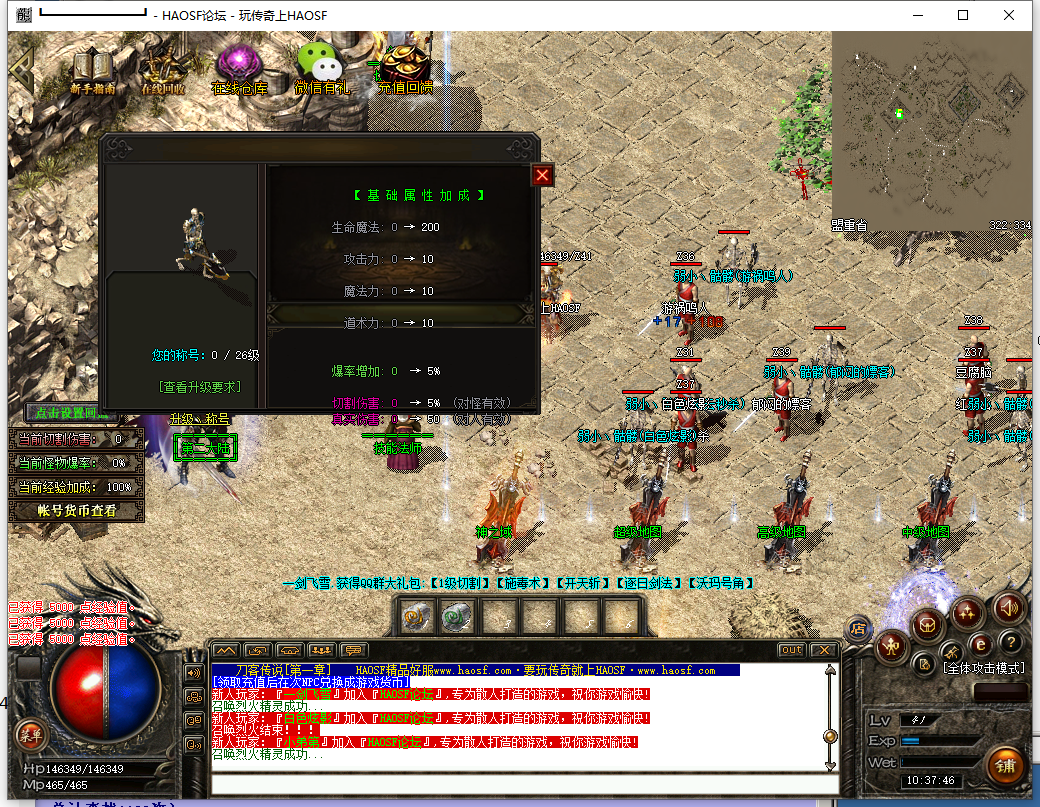Open the 店 shop button
This screenshot has height=807, width=1040.
pos(856,629)
